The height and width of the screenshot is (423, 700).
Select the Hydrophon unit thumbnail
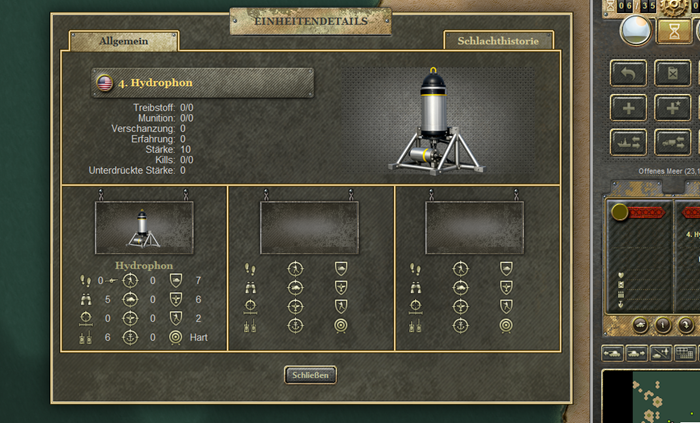[145, 227]
